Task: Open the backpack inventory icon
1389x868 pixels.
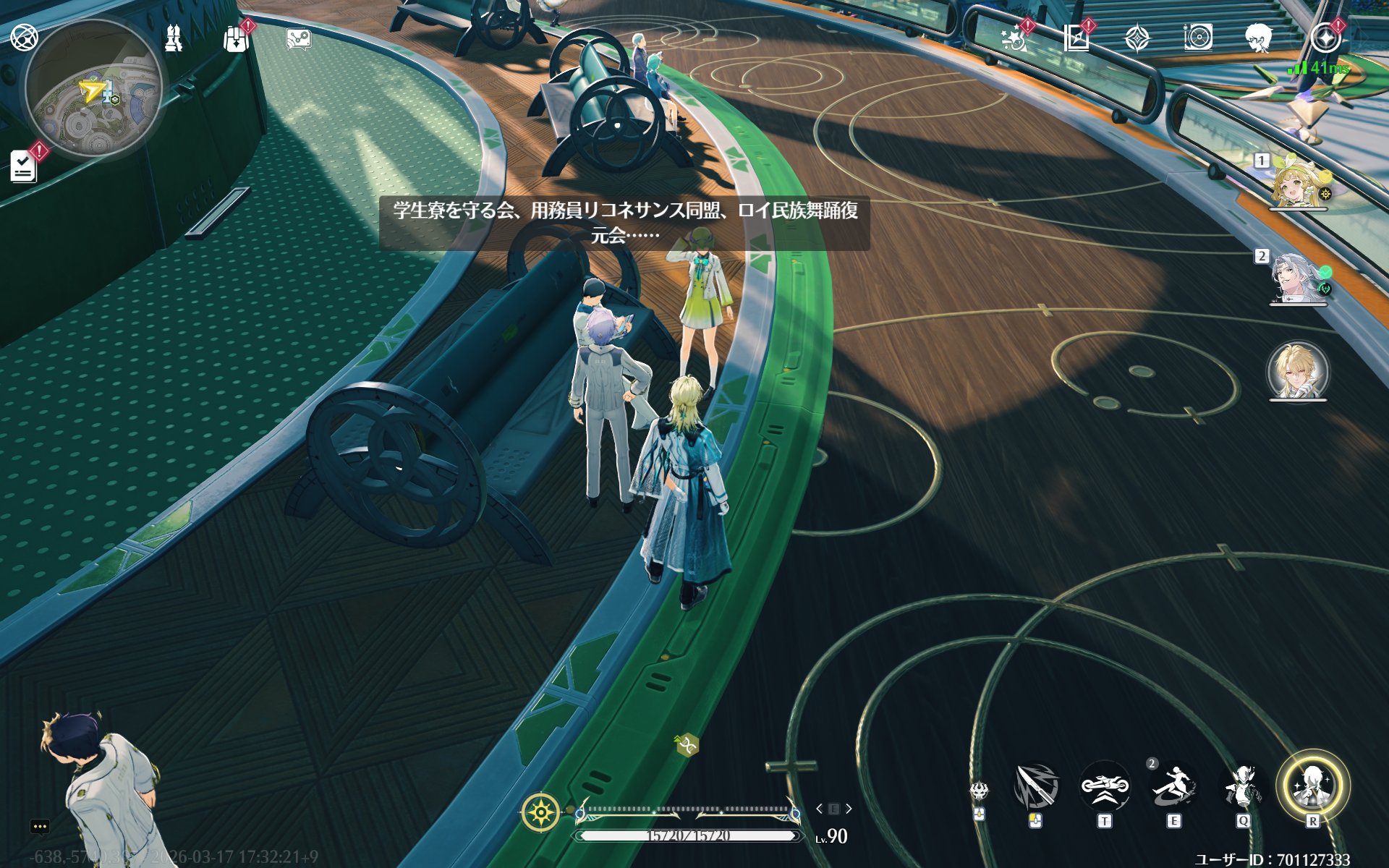Action: (236, 39)
